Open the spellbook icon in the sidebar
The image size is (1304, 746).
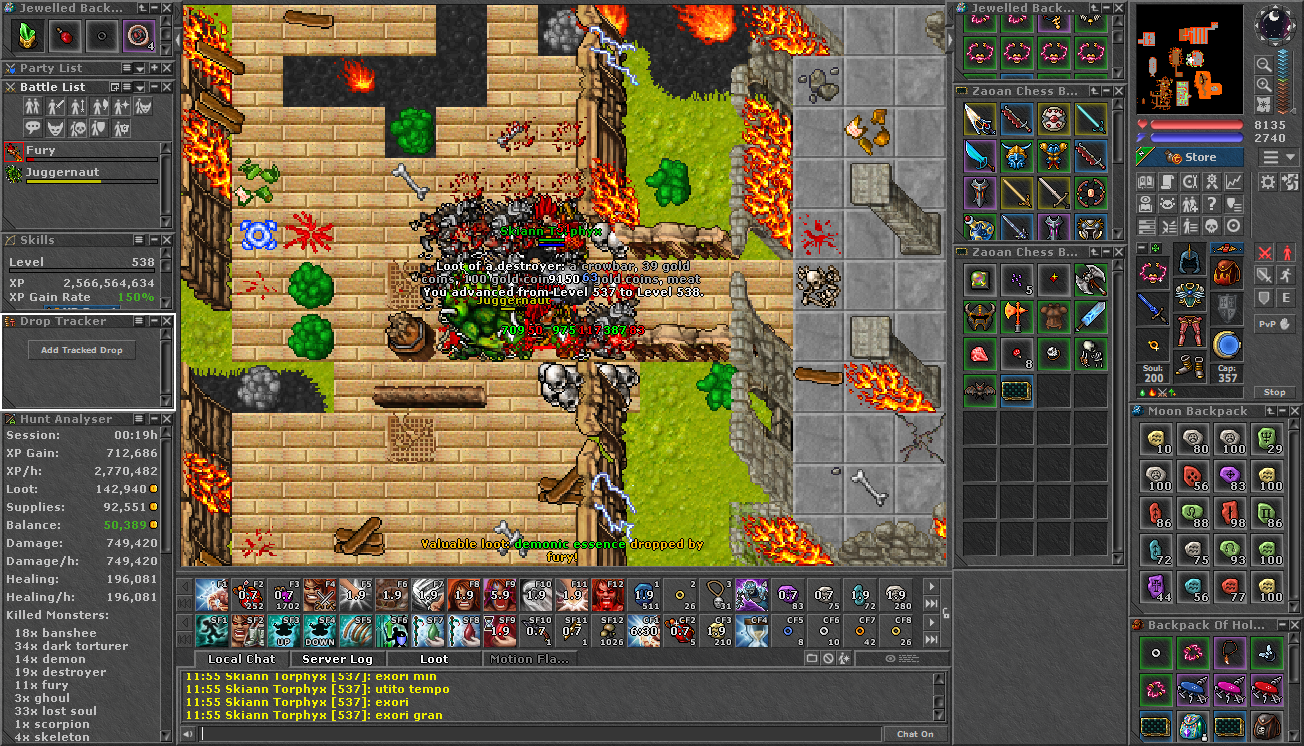(1146, 182)
